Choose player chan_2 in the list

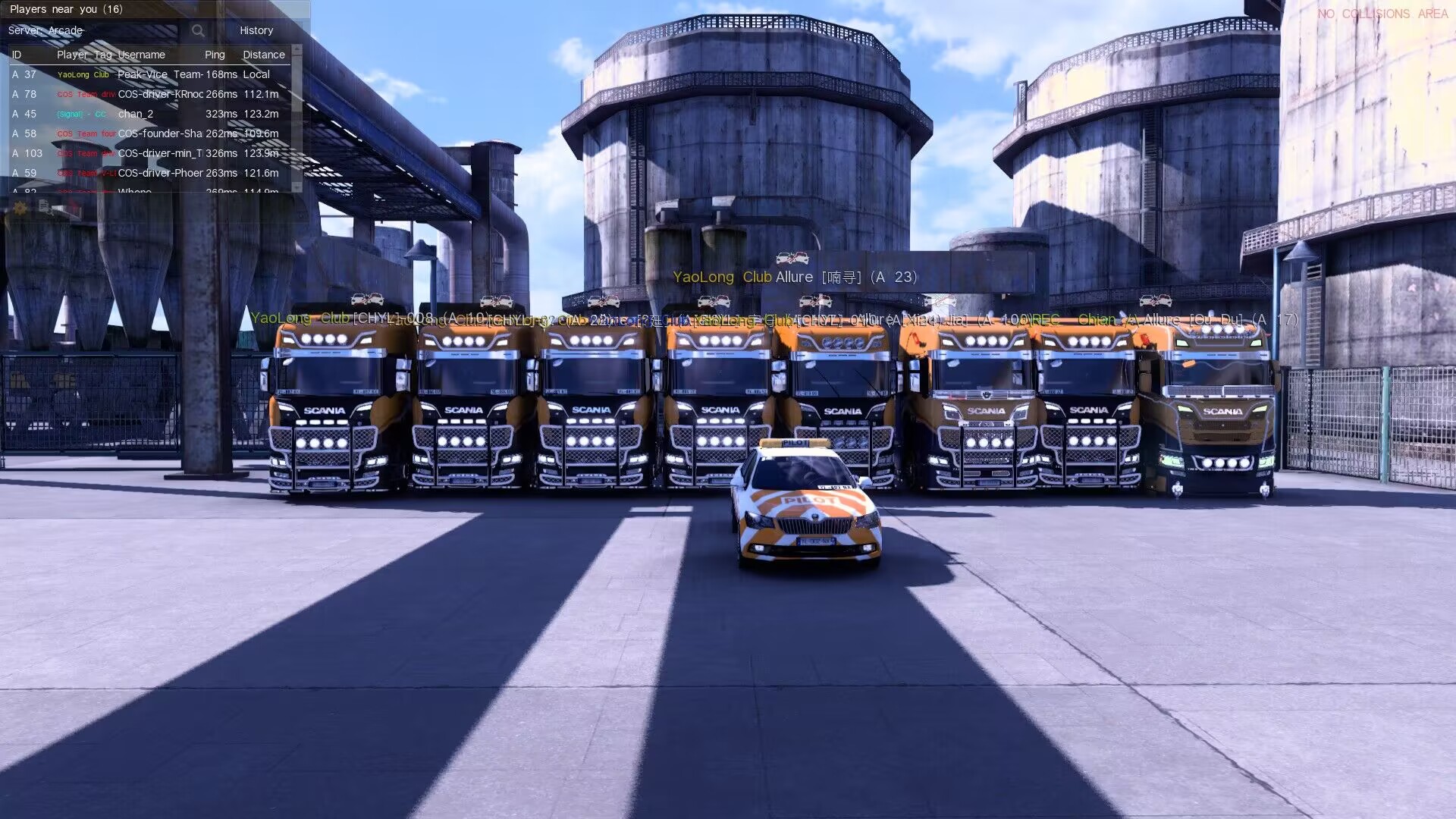[x=152, y=114]
